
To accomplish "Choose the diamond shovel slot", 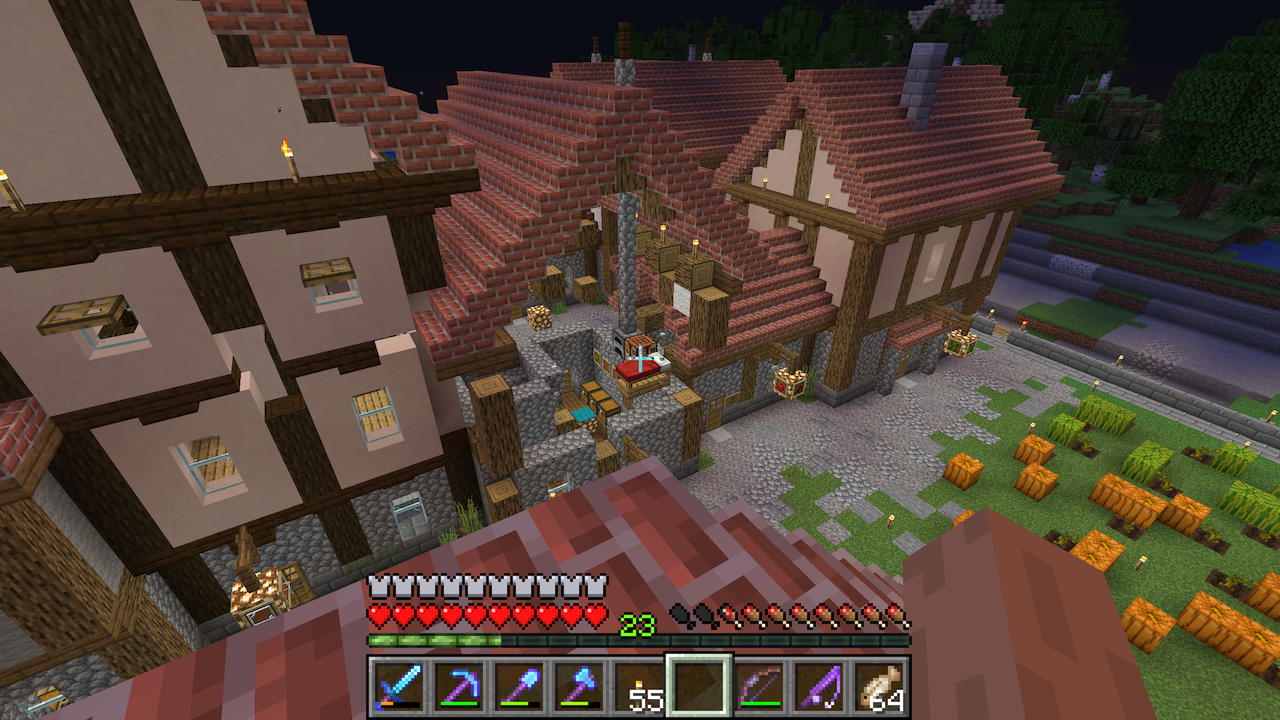I will click(x=519, y=686).
